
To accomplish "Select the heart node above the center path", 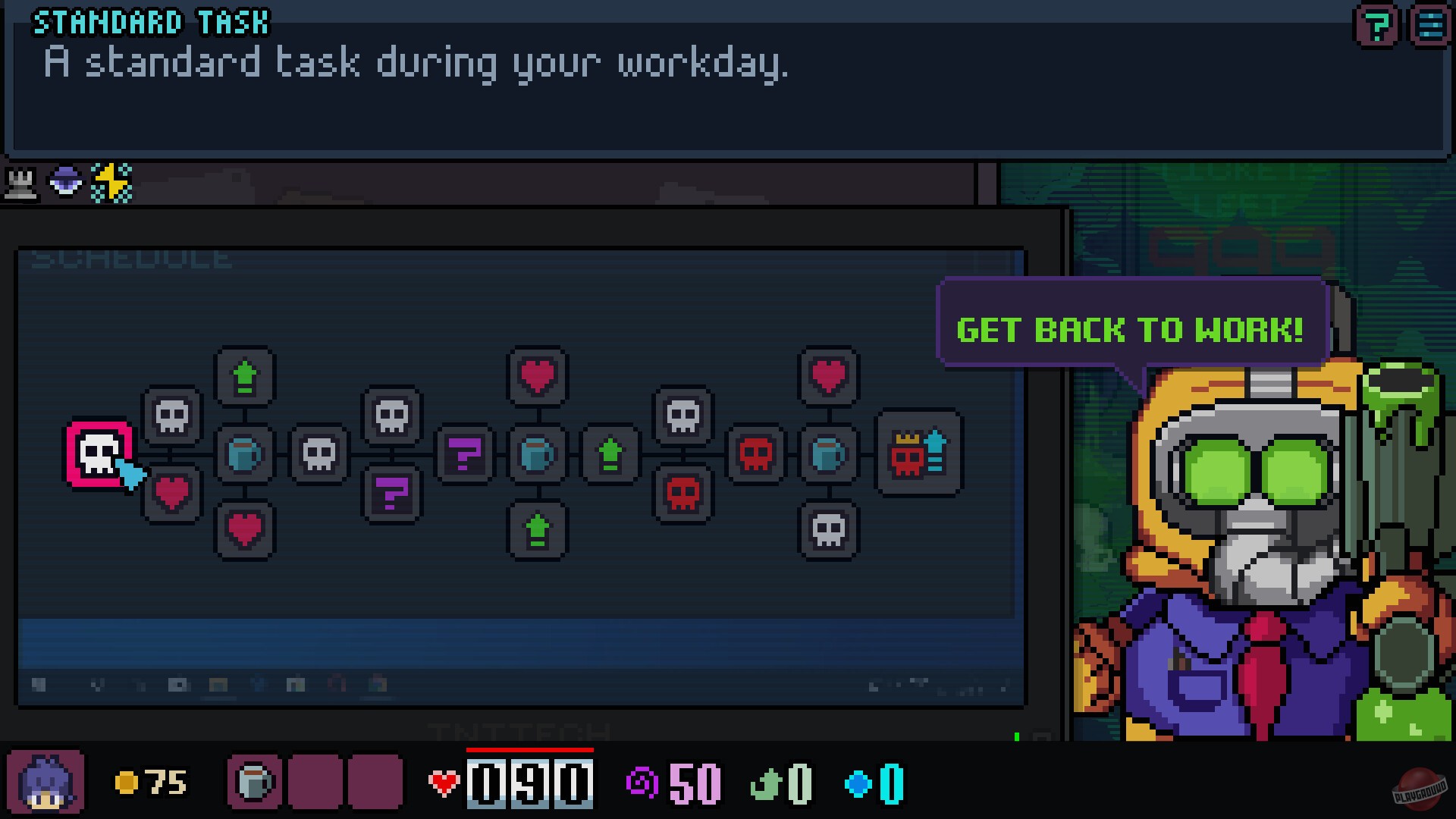I will pyautogui.click(x=538, y=375).
